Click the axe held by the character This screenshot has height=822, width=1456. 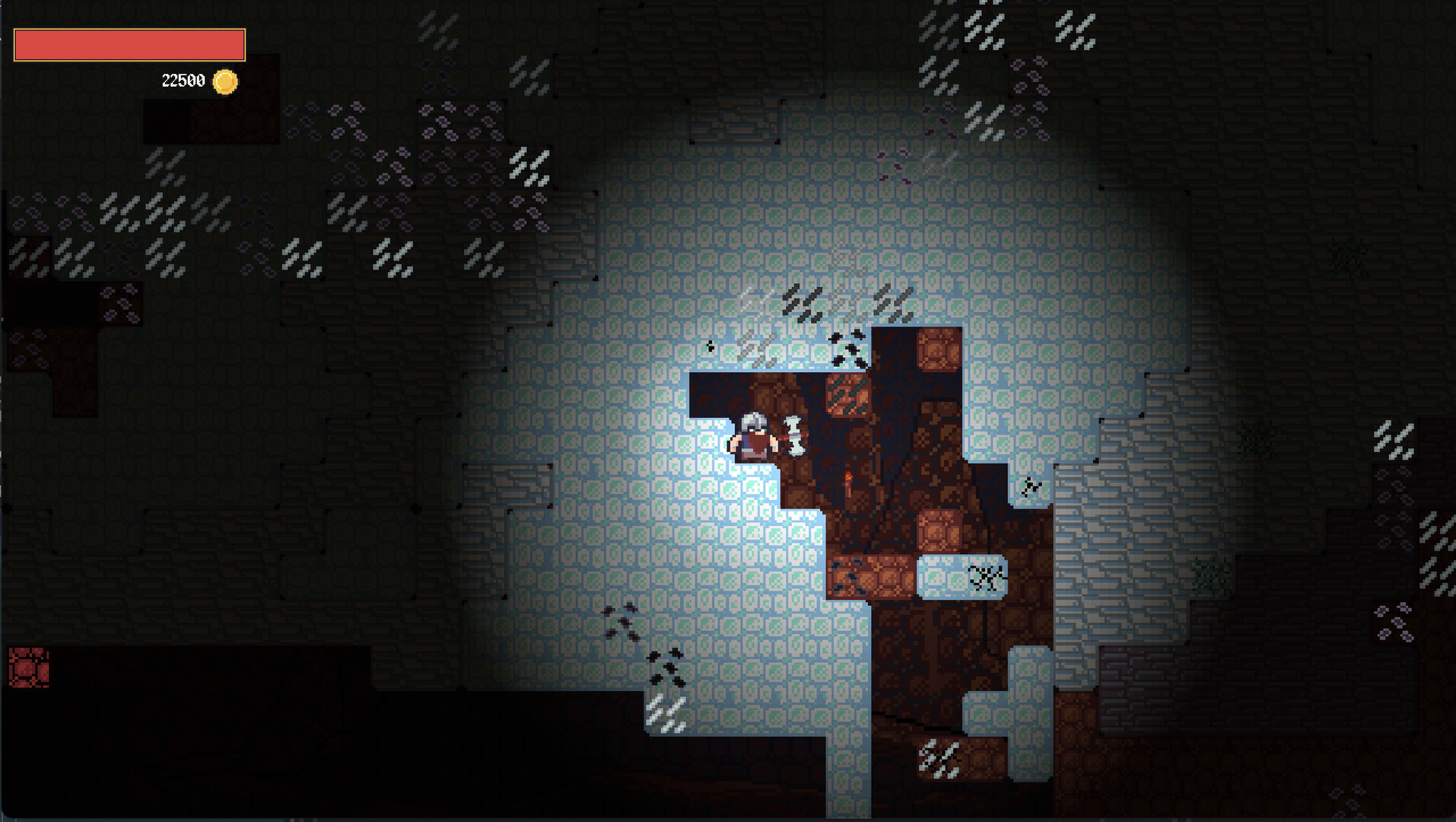pos(784,439)
